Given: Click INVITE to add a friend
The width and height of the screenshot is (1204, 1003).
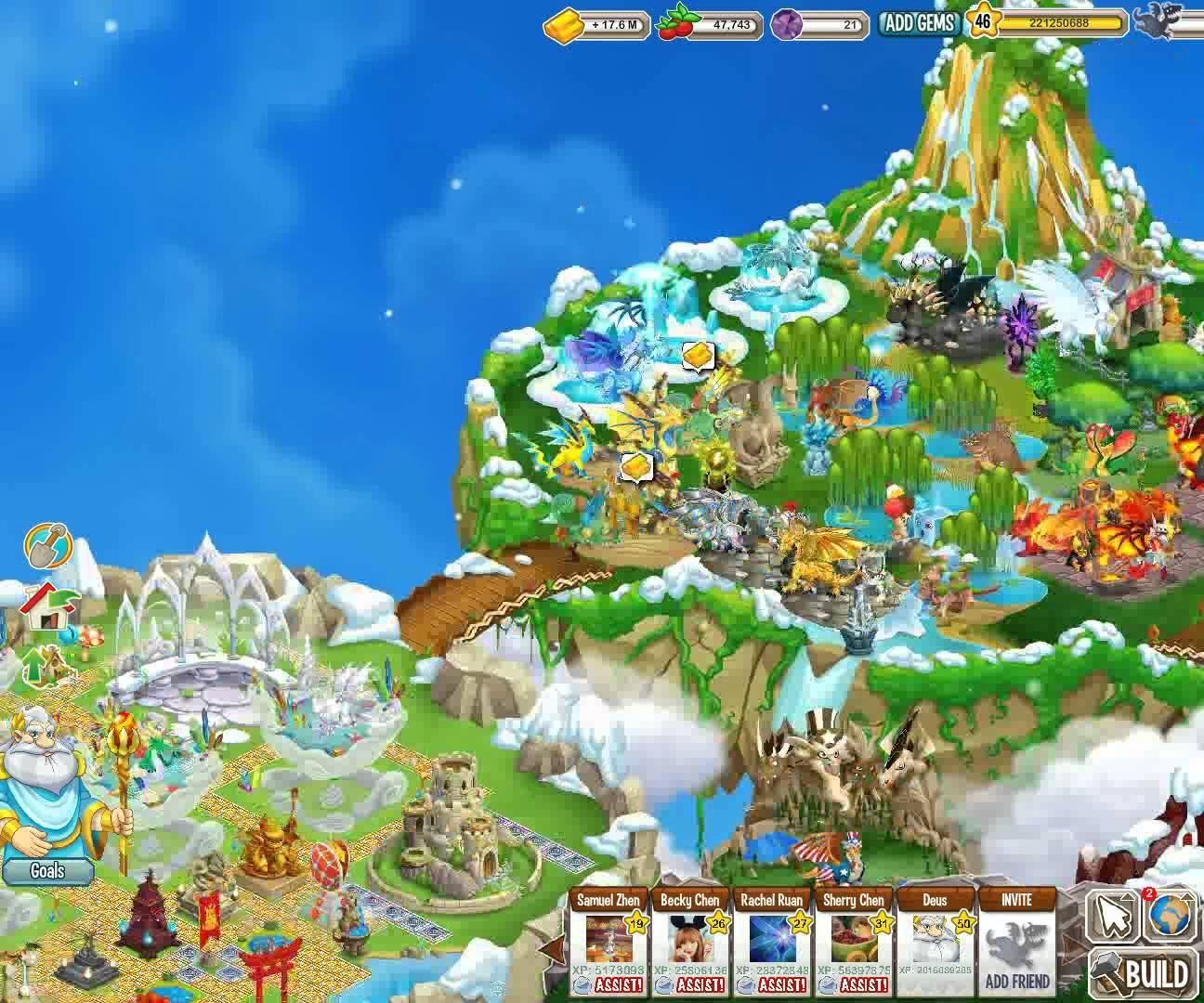Looking at the screenshot, I should point(1015,901).
